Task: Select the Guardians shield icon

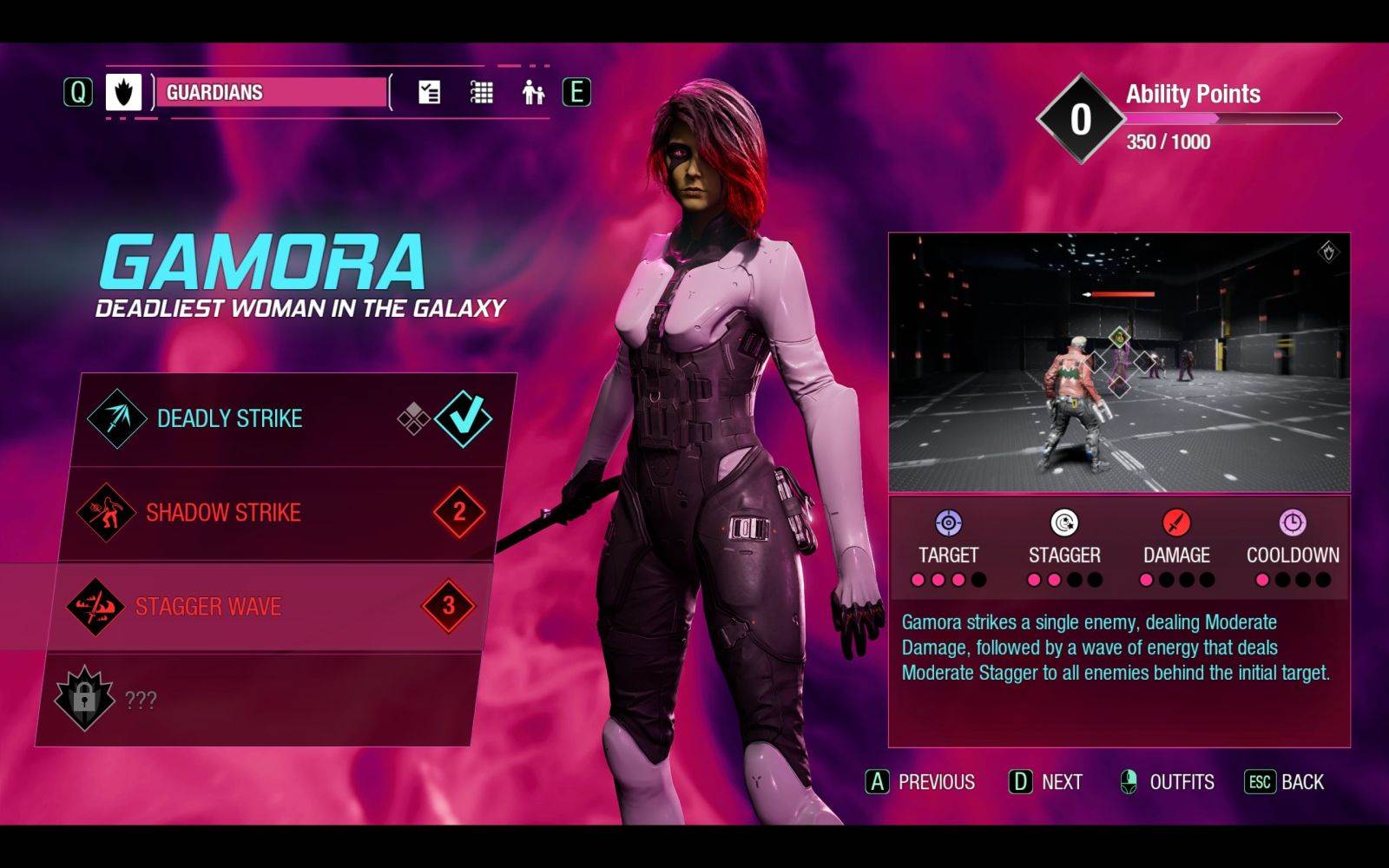Action: click(x=122, y=93)
